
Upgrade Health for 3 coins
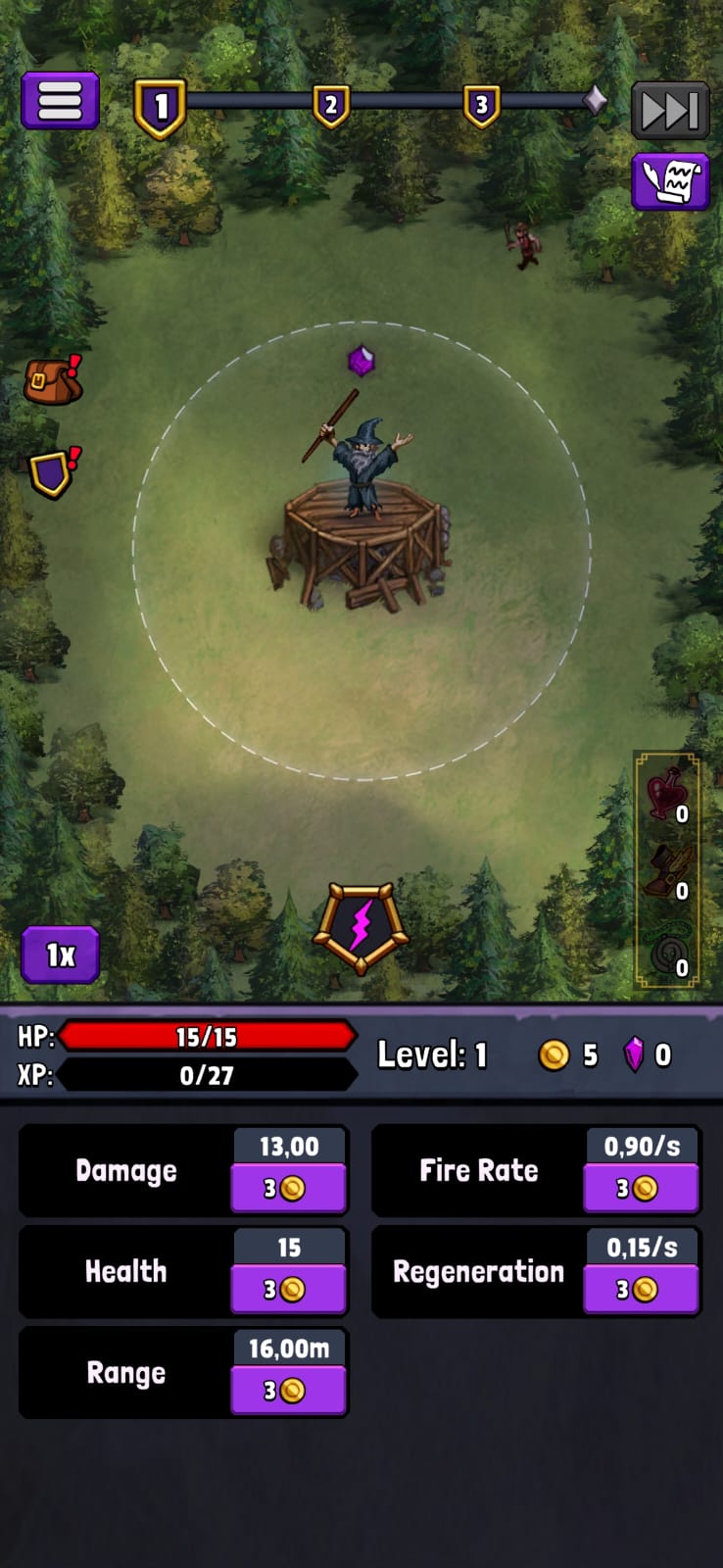pos(288,1290)
